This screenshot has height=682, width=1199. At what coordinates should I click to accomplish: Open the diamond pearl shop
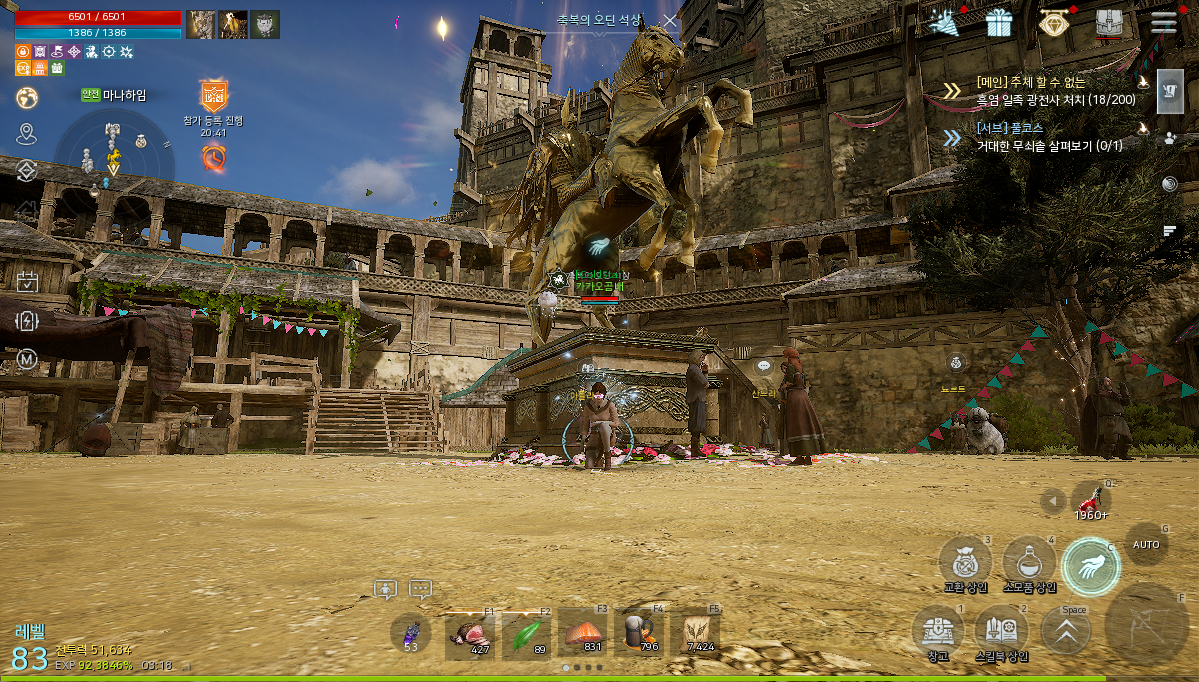click(x=1052, y=23)
